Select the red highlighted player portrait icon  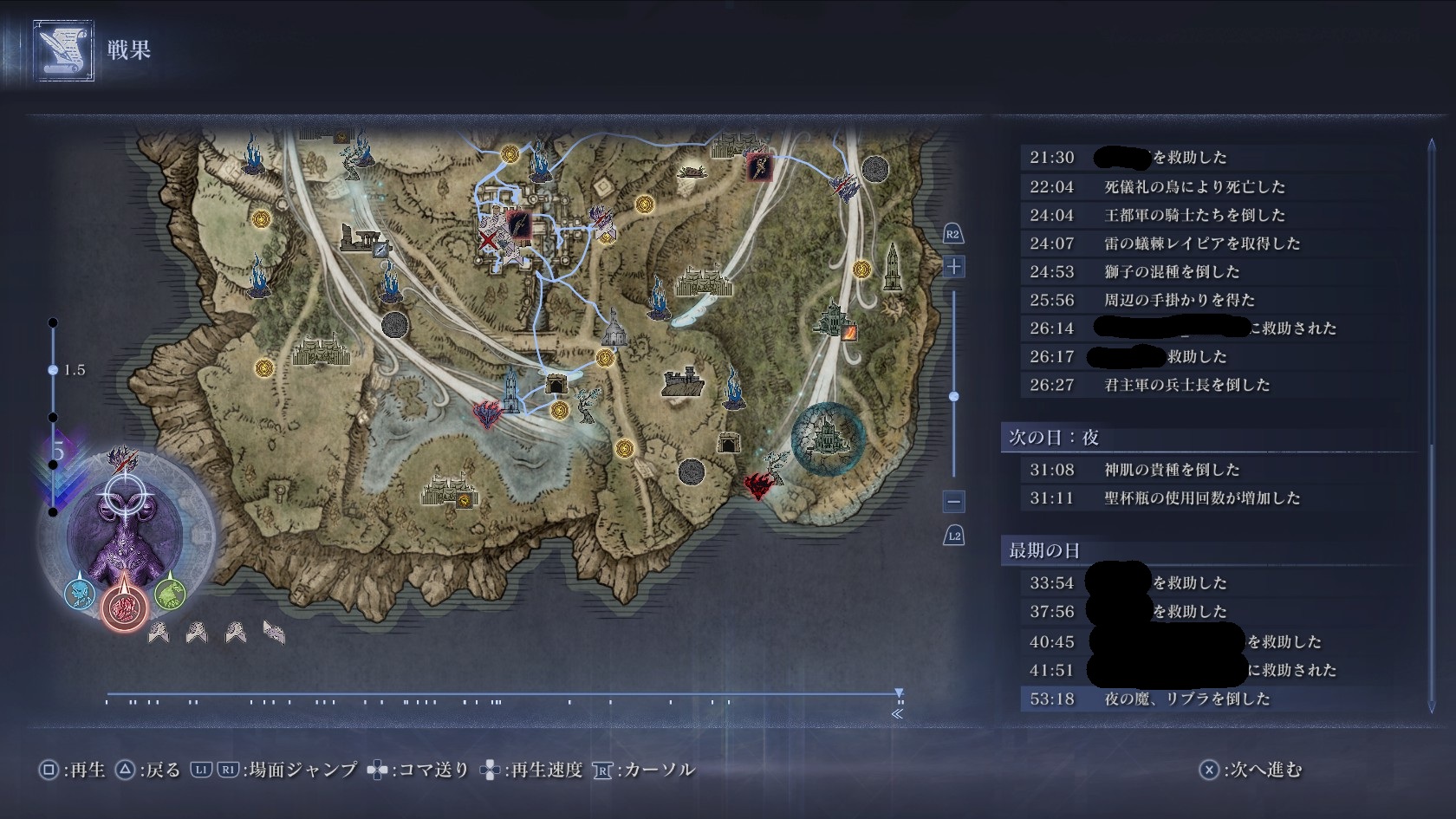(x=123, y=604)
